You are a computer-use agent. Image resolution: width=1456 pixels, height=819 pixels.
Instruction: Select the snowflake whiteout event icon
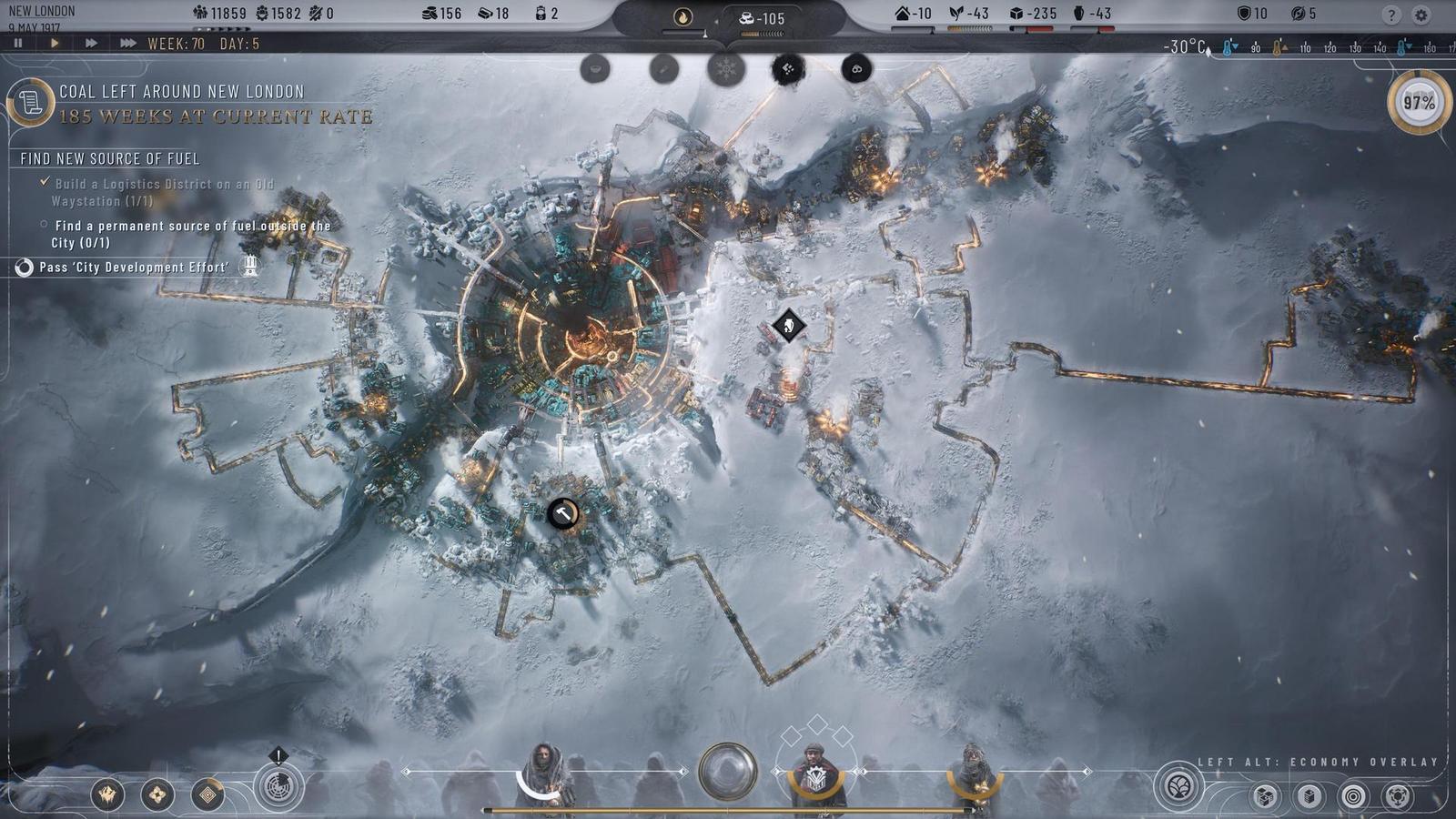pos(725,68)
